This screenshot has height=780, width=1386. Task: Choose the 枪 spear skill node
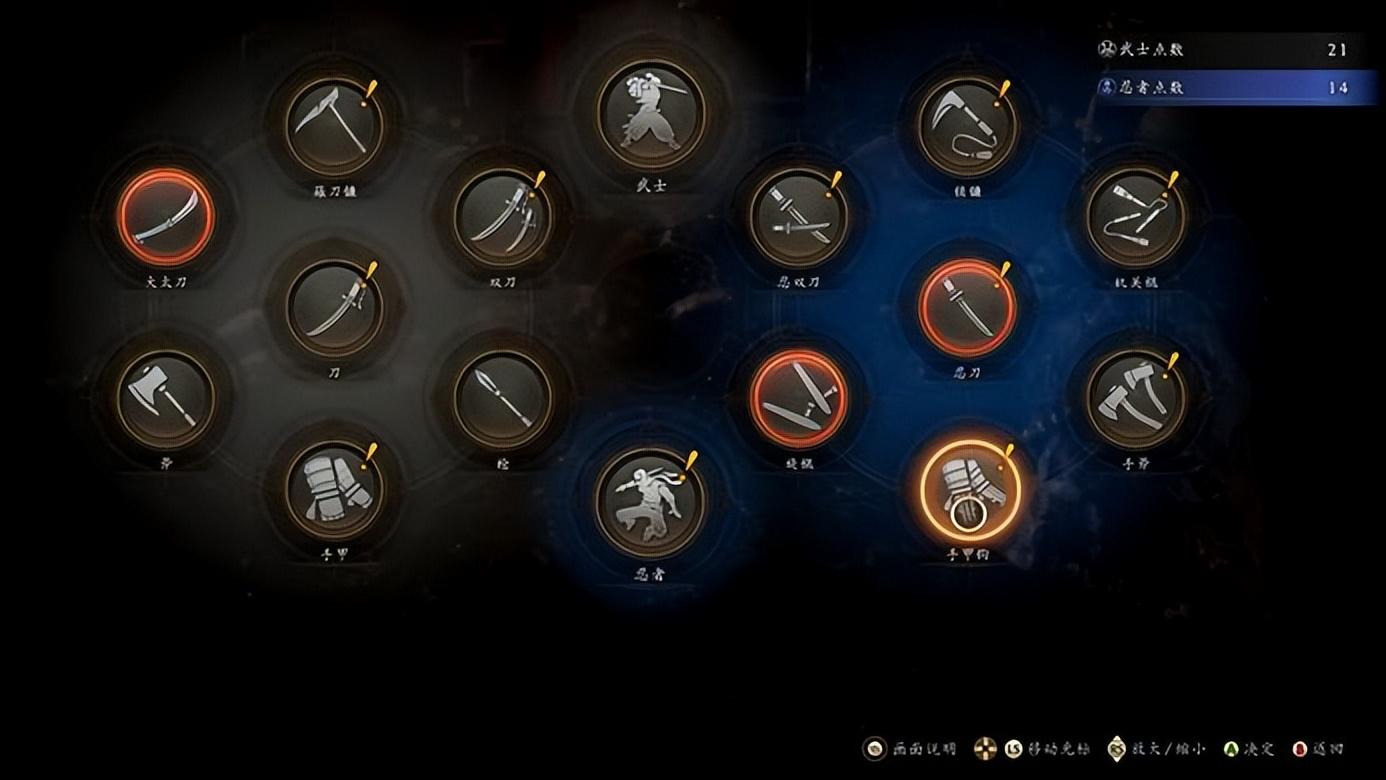[502, 398]
